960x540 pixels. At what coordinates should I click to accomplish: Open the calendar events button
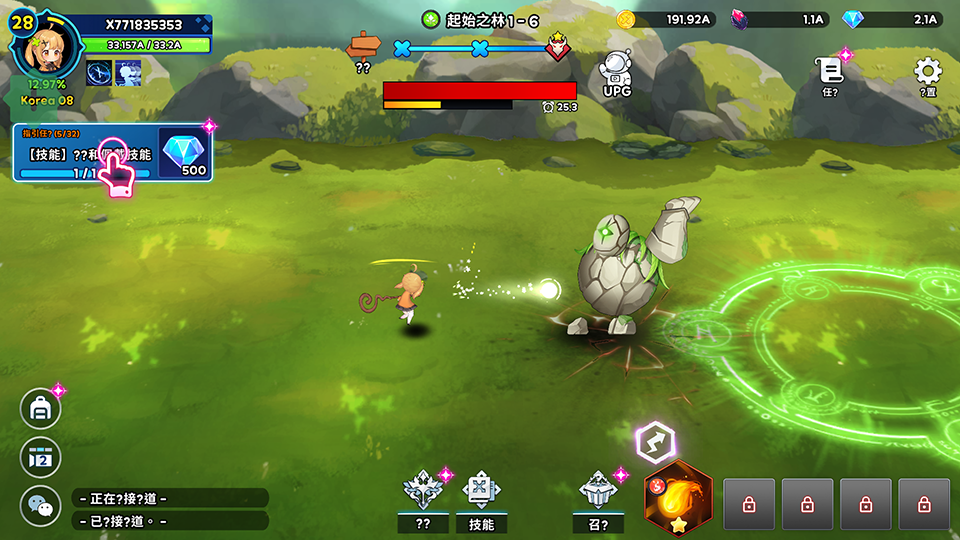pos(41,457)
